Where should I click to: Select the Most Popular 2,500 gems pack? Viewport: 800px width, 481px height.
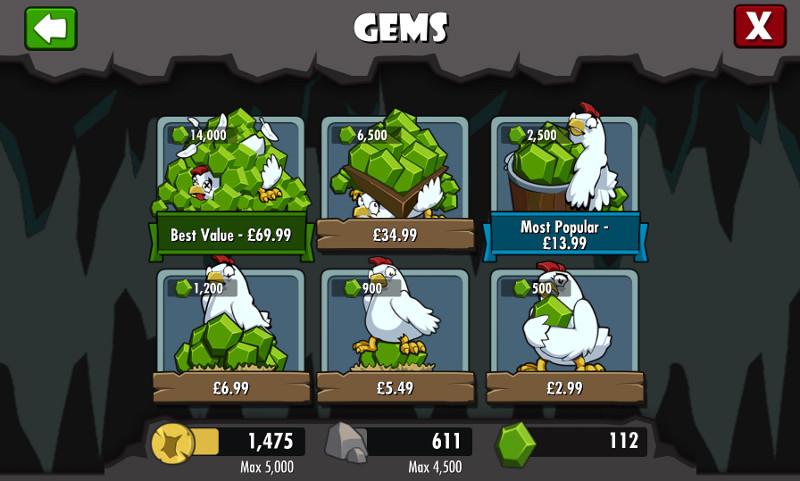[565, 185]
